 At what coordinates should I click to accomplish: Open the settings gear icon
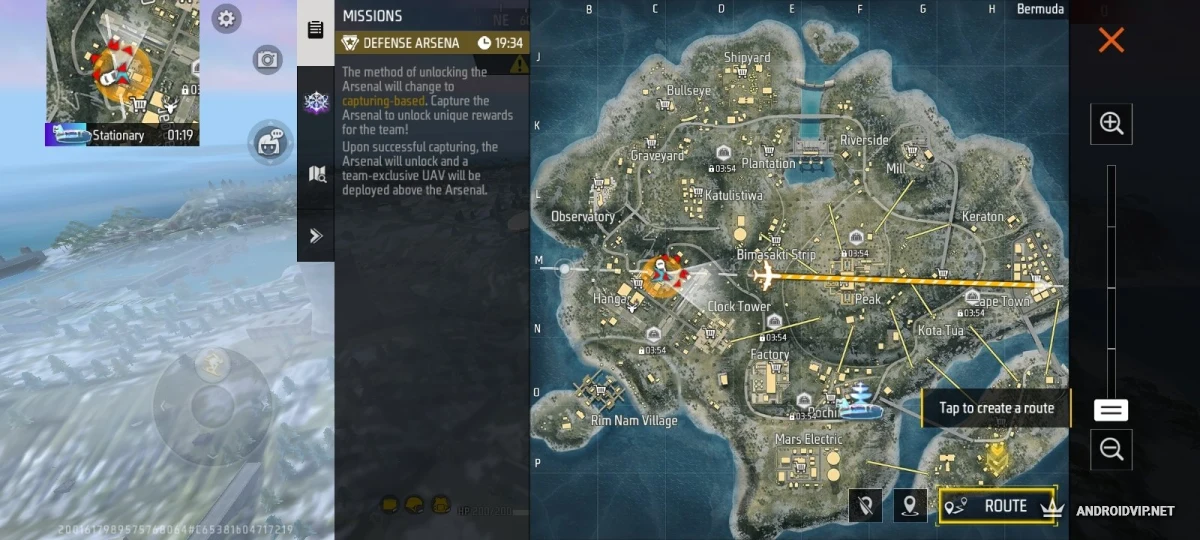pos(227,18)
